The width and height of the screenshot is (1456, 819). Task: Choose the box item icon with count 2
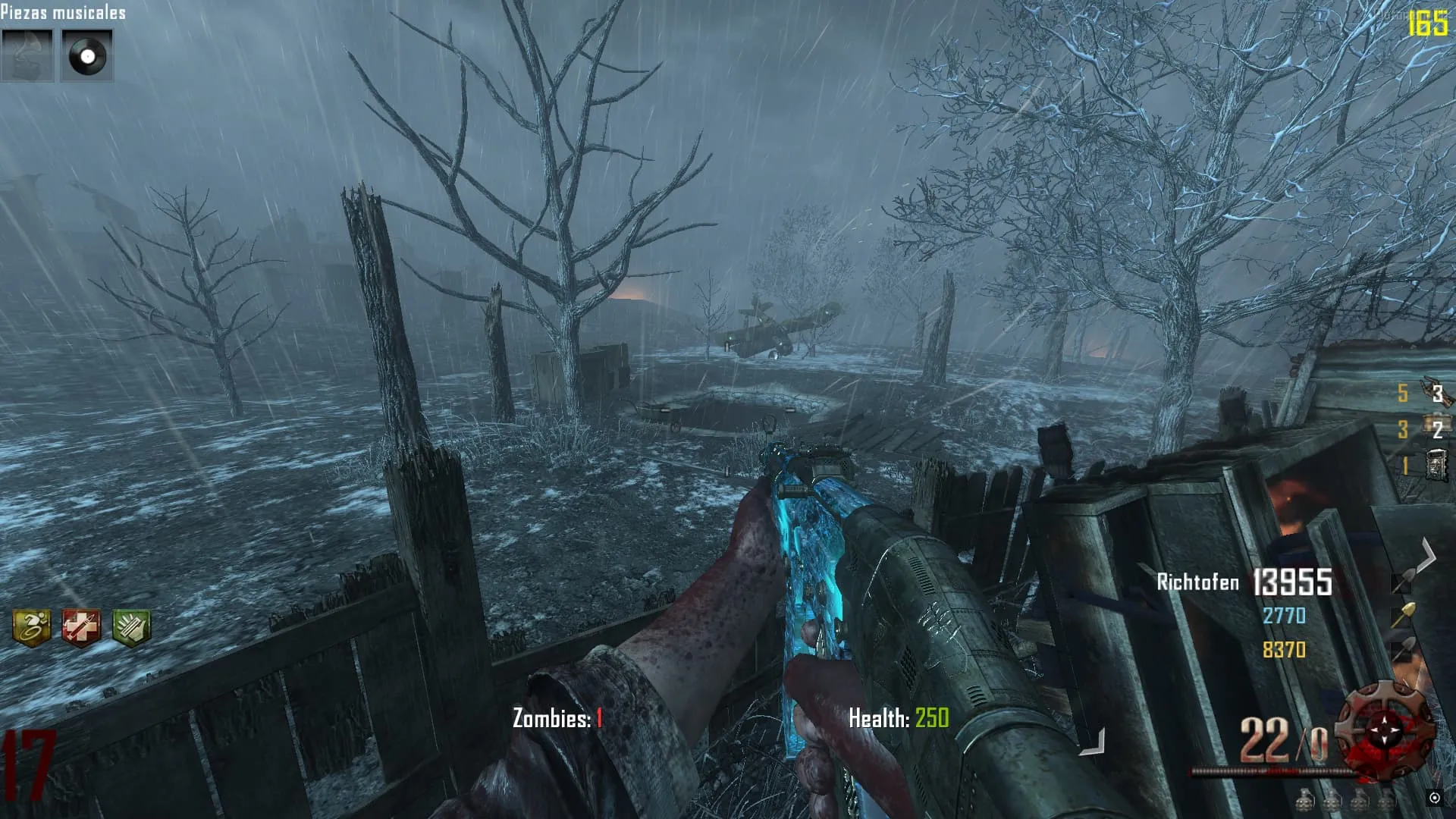1435,428
